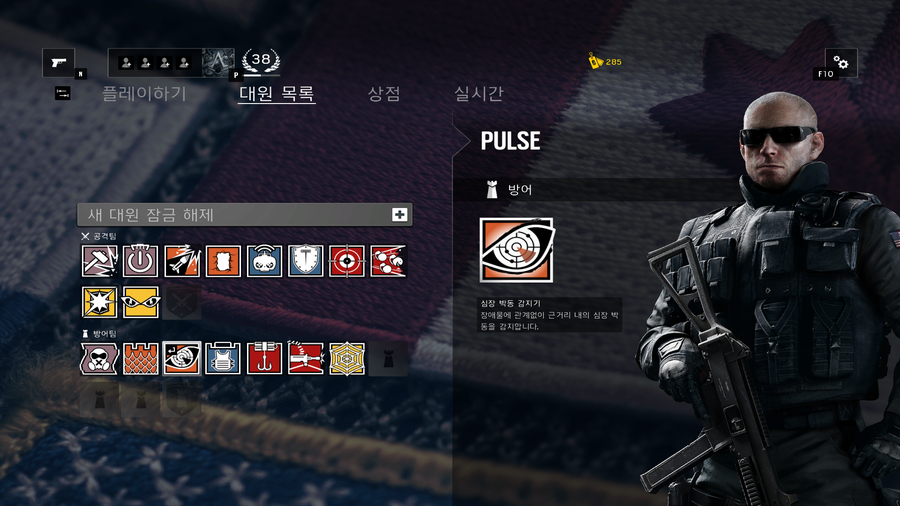
Task: Choose Smoke's gas mask icon
Action: tap(100, 358)
